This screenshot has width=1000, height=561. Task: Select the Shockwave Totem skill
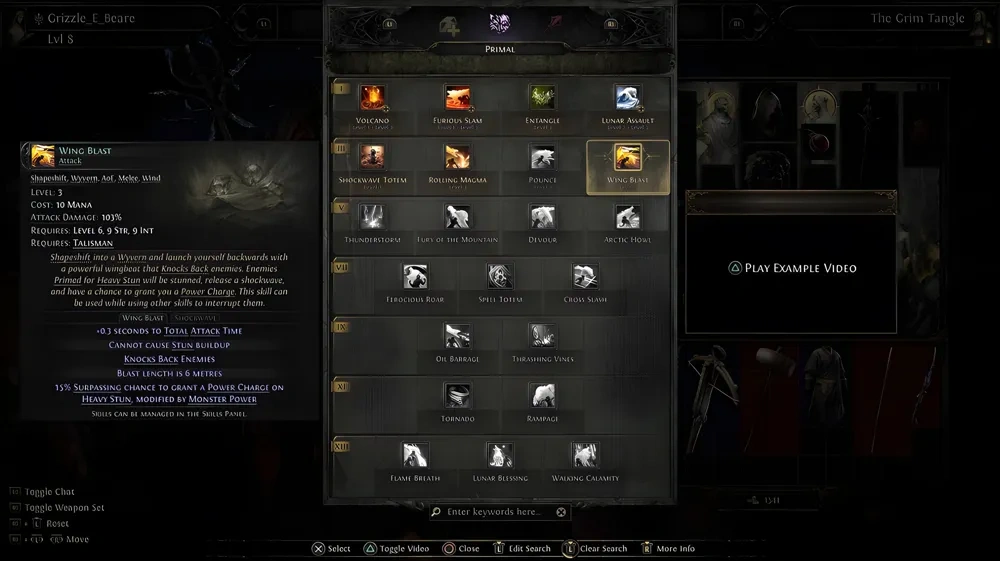[x=373, y=158]
